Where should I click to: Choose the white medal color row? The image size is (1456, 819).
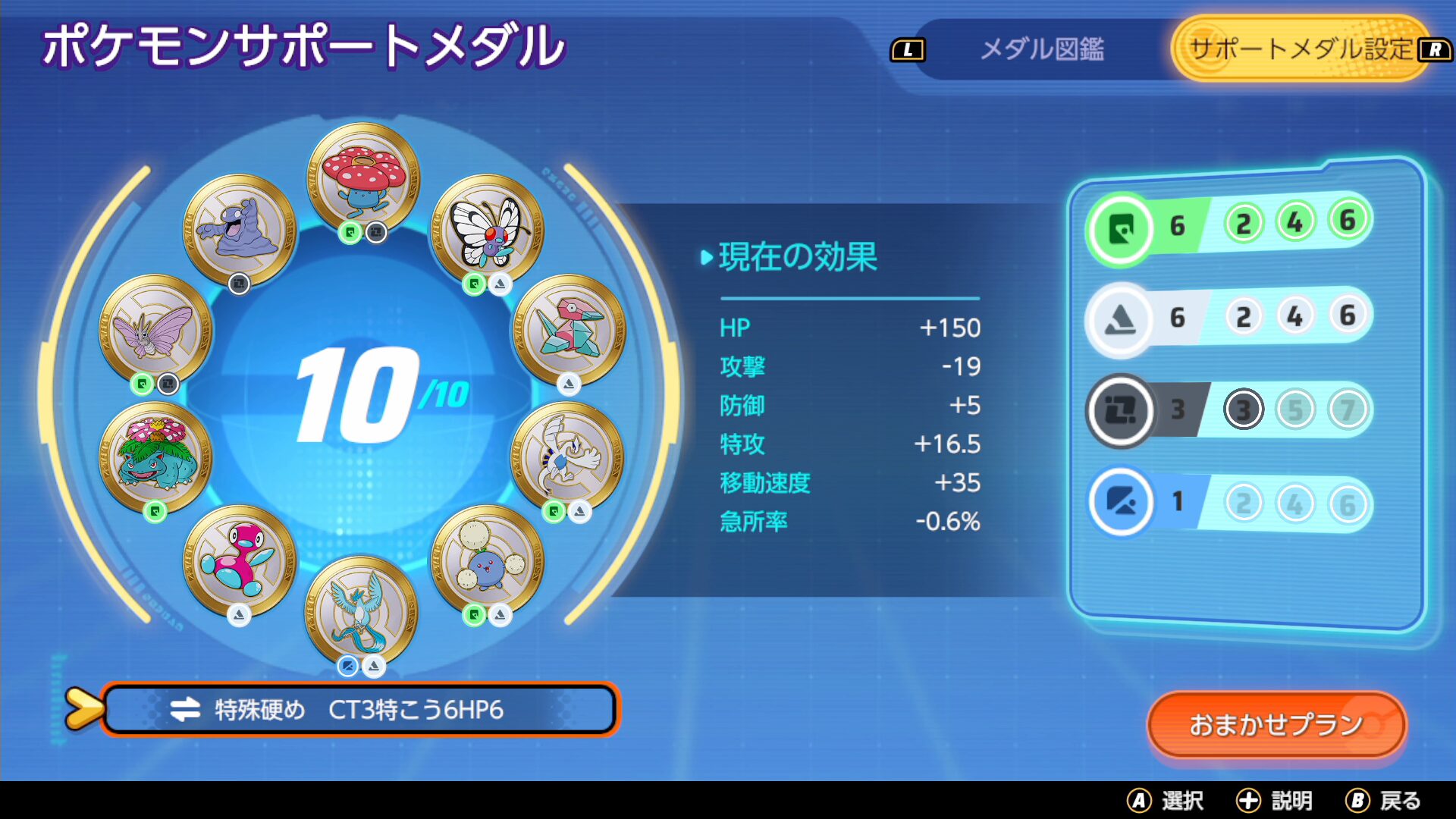coord(1228,317)
